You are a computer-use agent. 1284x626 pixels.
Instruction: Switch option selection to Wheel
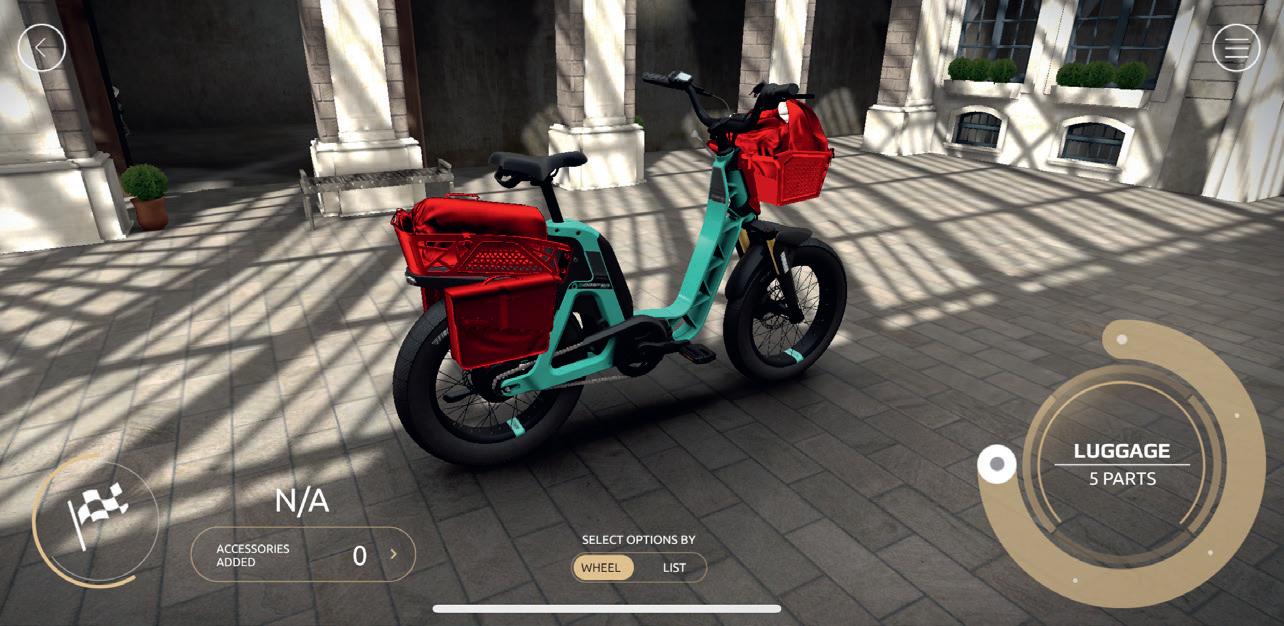[601, 568]
